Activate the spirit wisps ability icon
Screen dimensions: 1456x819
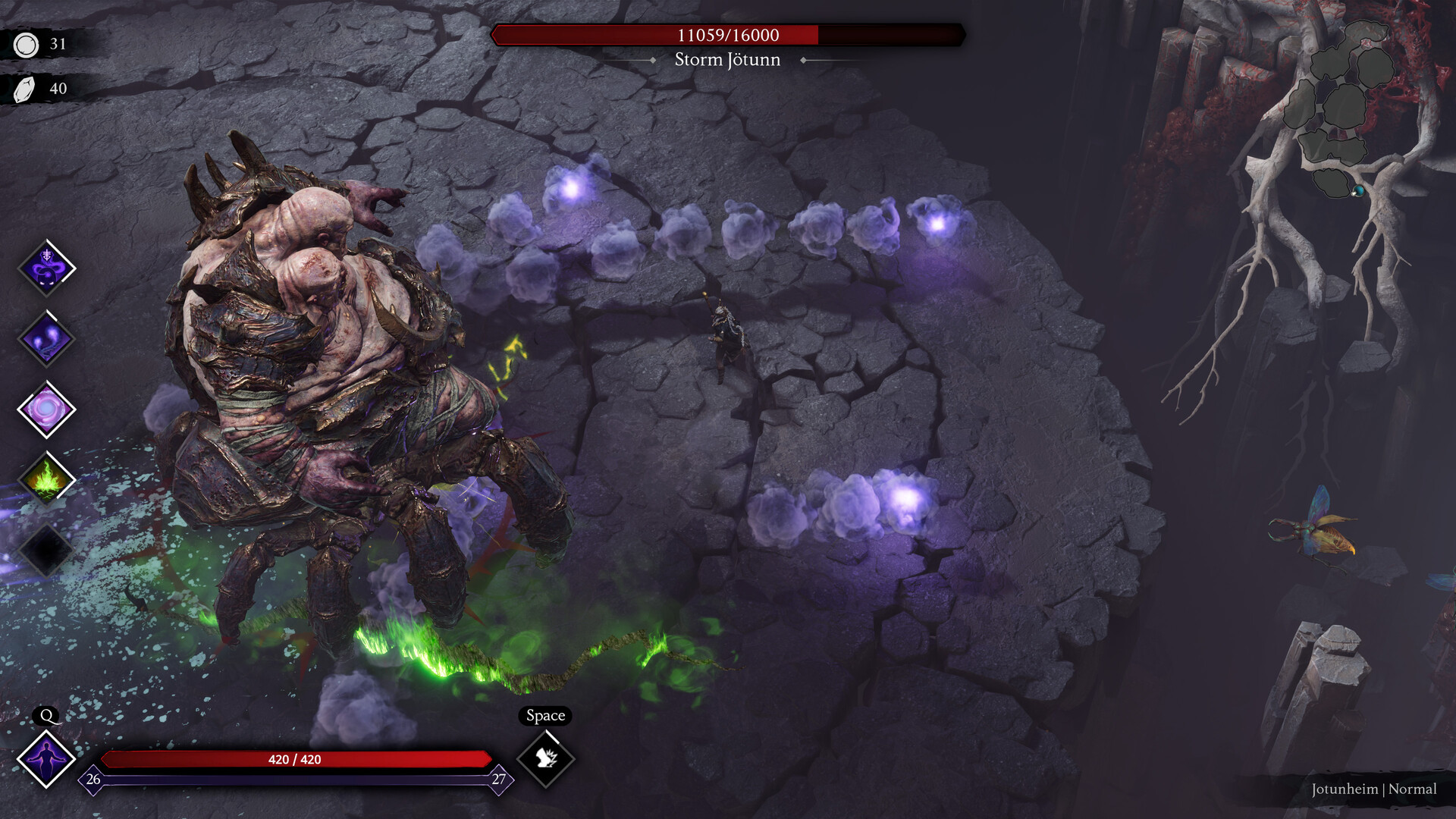click(x=45, y=339)
